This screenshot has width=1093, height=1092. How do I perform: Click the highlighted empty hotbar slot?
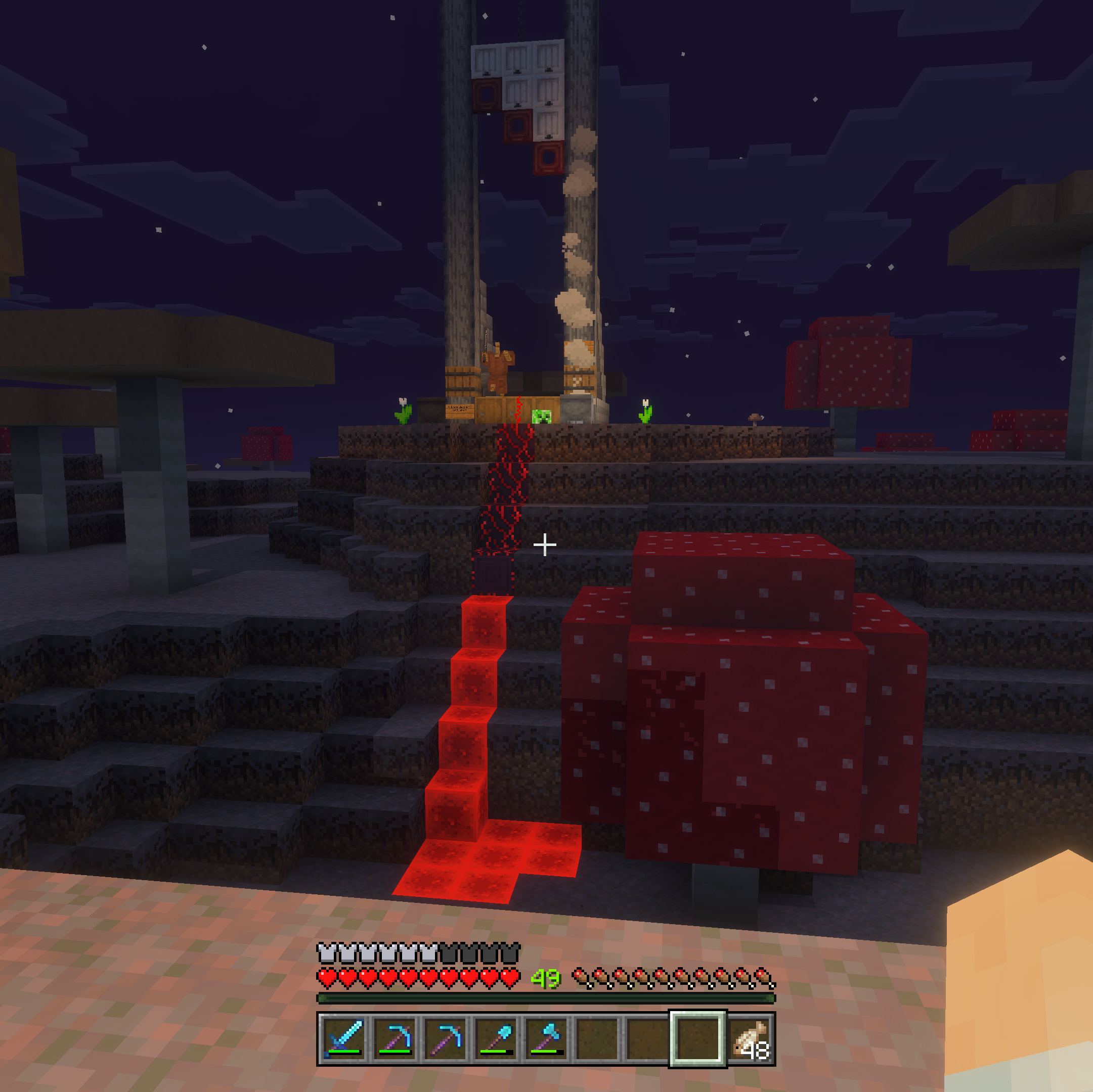coord(697,1038)
